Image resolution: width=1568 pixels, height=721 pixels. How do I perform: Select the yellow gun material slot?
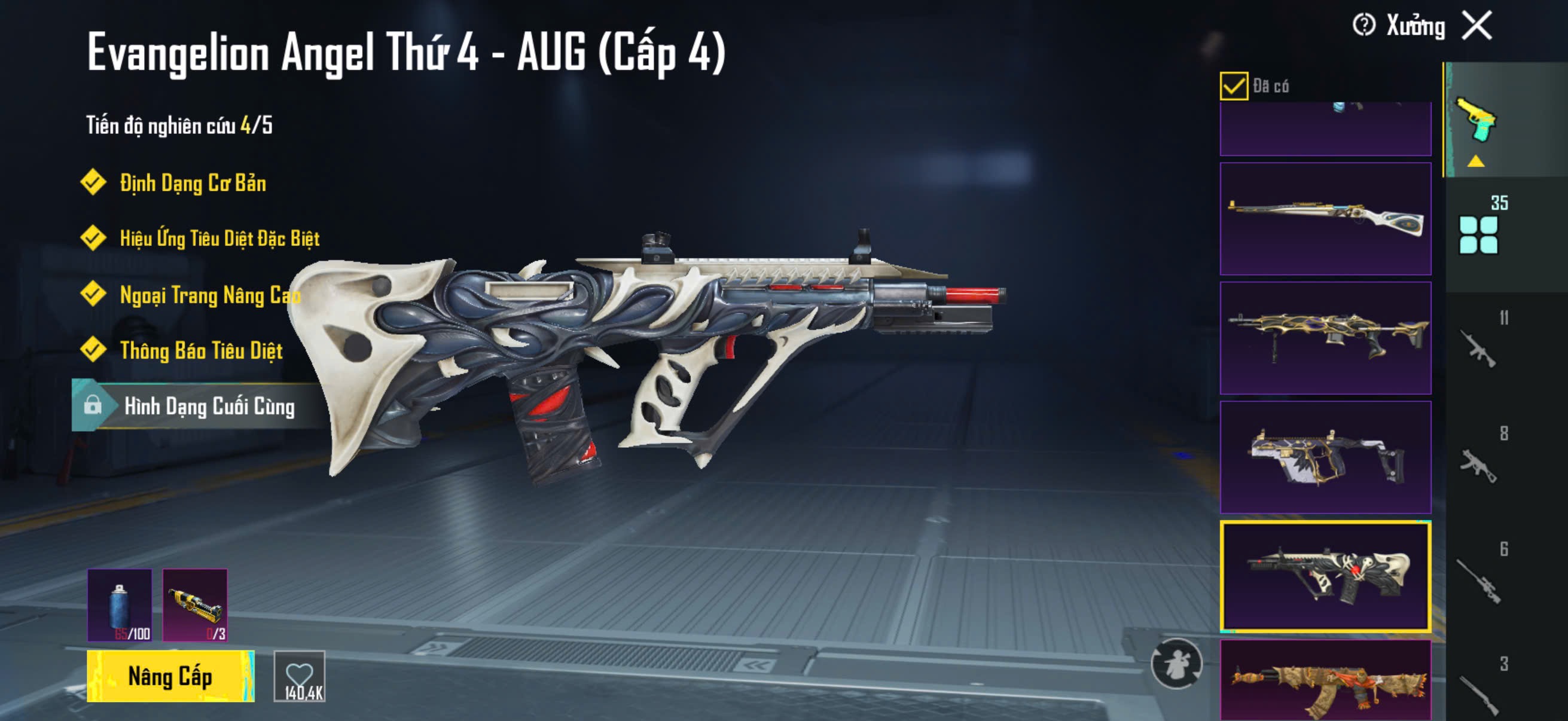(195, 605)
